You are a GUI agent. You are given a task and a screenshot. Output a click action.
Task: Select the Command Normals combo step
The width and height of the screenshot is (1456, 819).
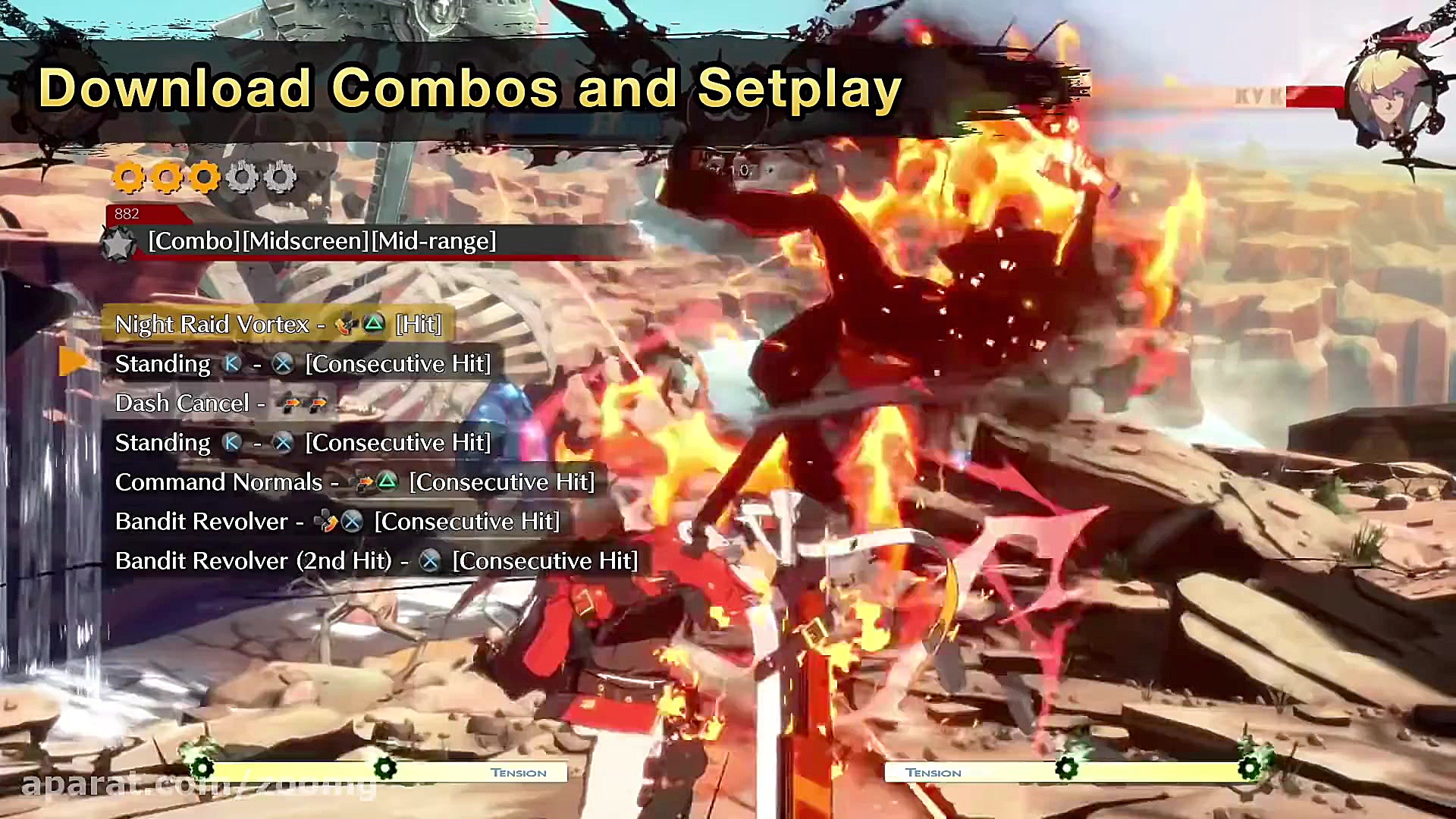[x=354, y=482]
